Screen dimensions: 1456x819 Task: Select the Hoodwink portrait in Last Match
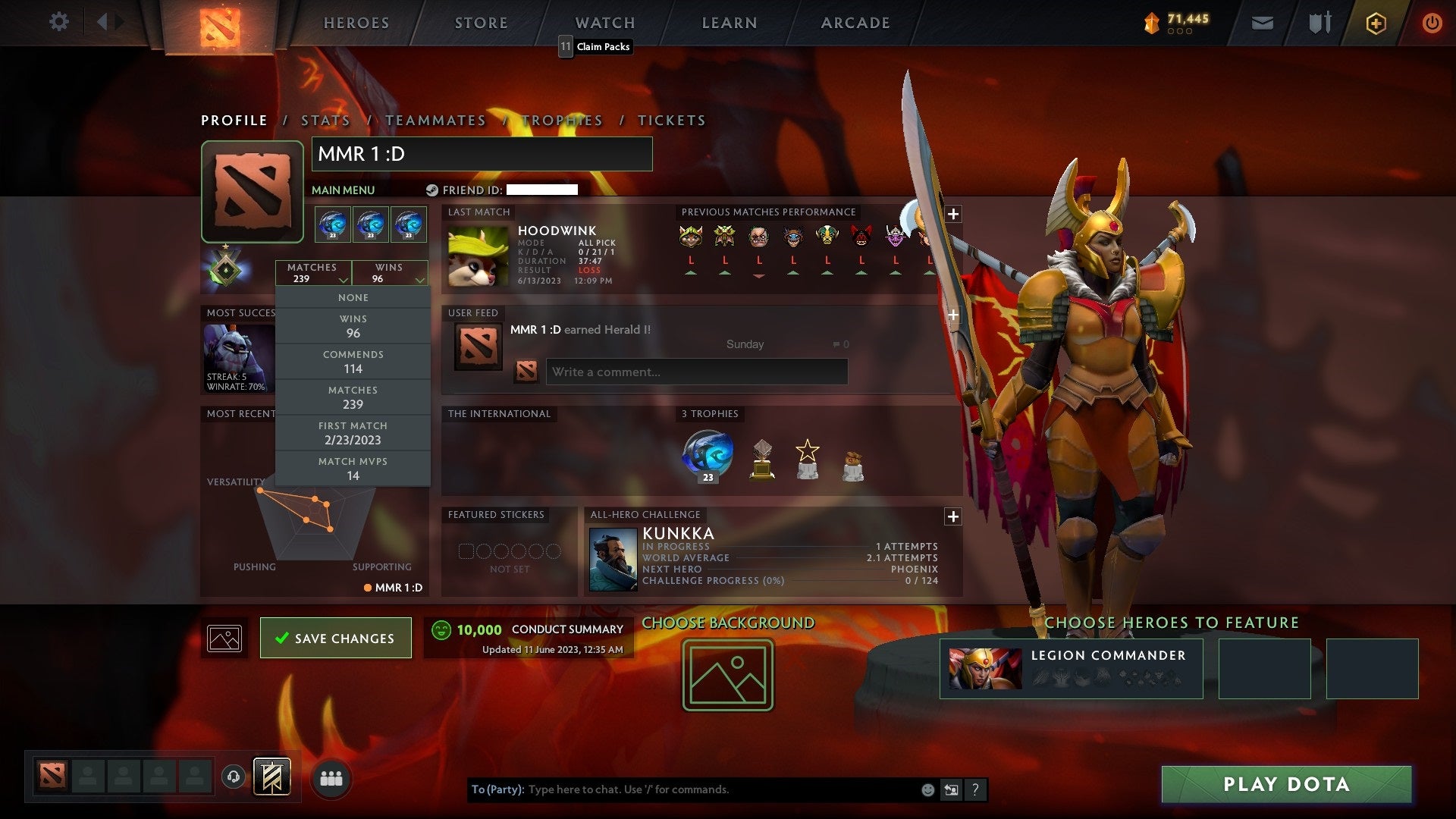[478, 255]
